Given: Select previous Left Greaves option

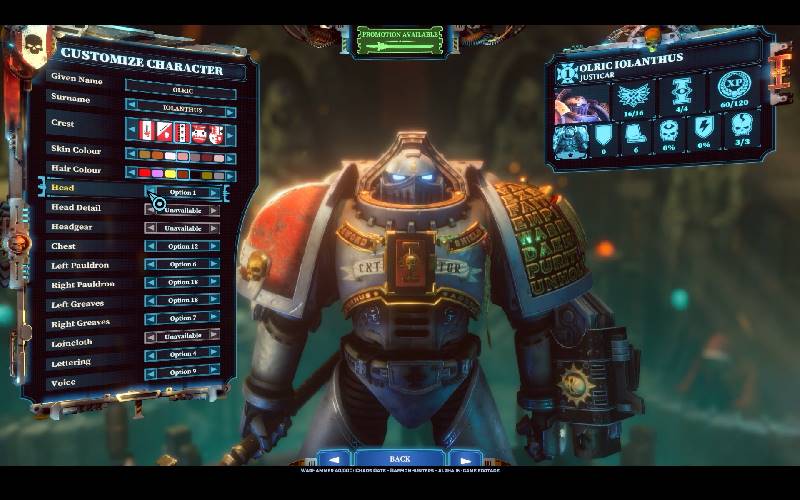Looking at the screenshot, I should pyautogui.click(x=150, y=301).
